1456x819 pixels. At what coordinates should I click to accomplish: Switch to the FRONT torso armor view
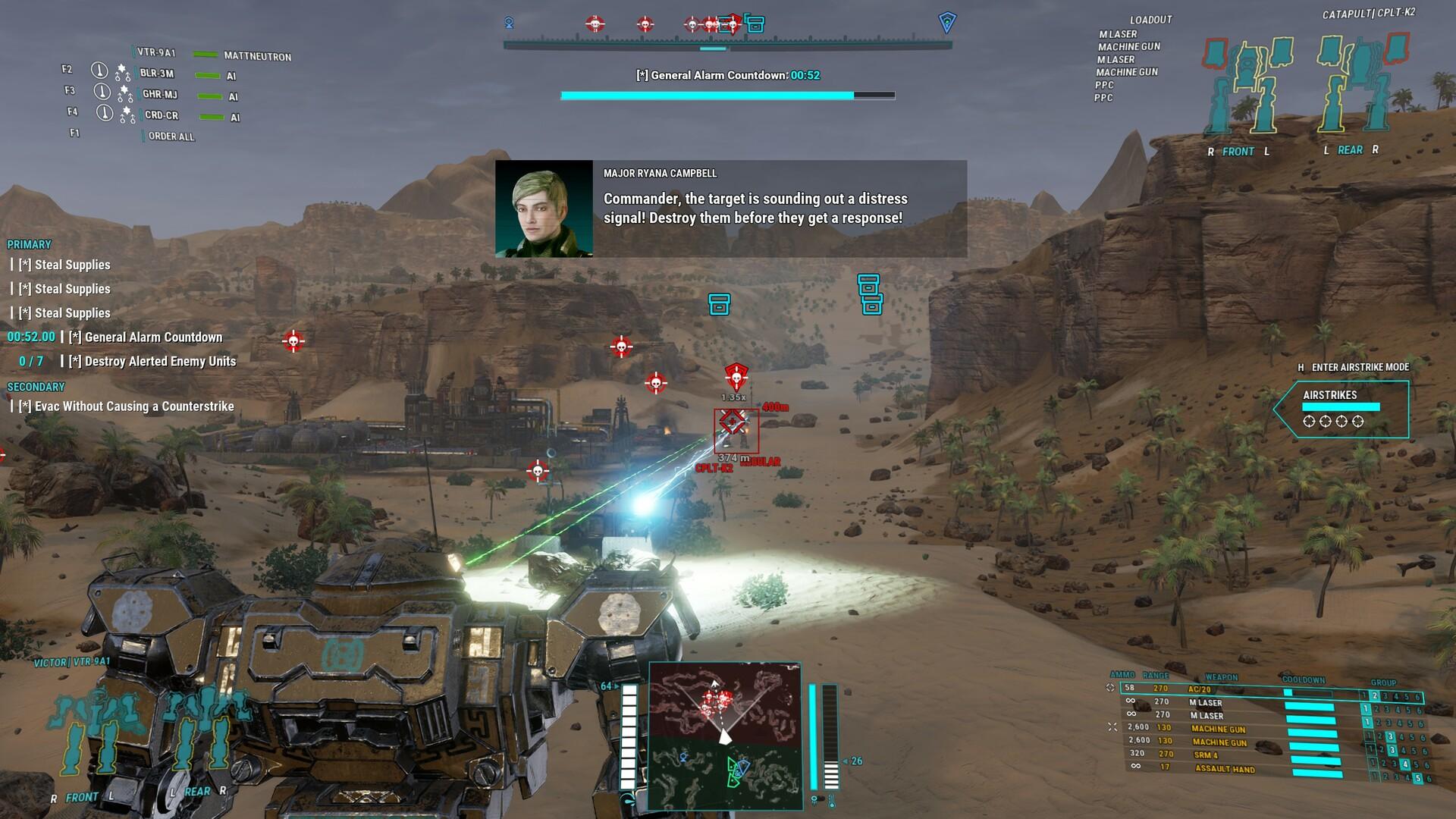point(1237,151)
